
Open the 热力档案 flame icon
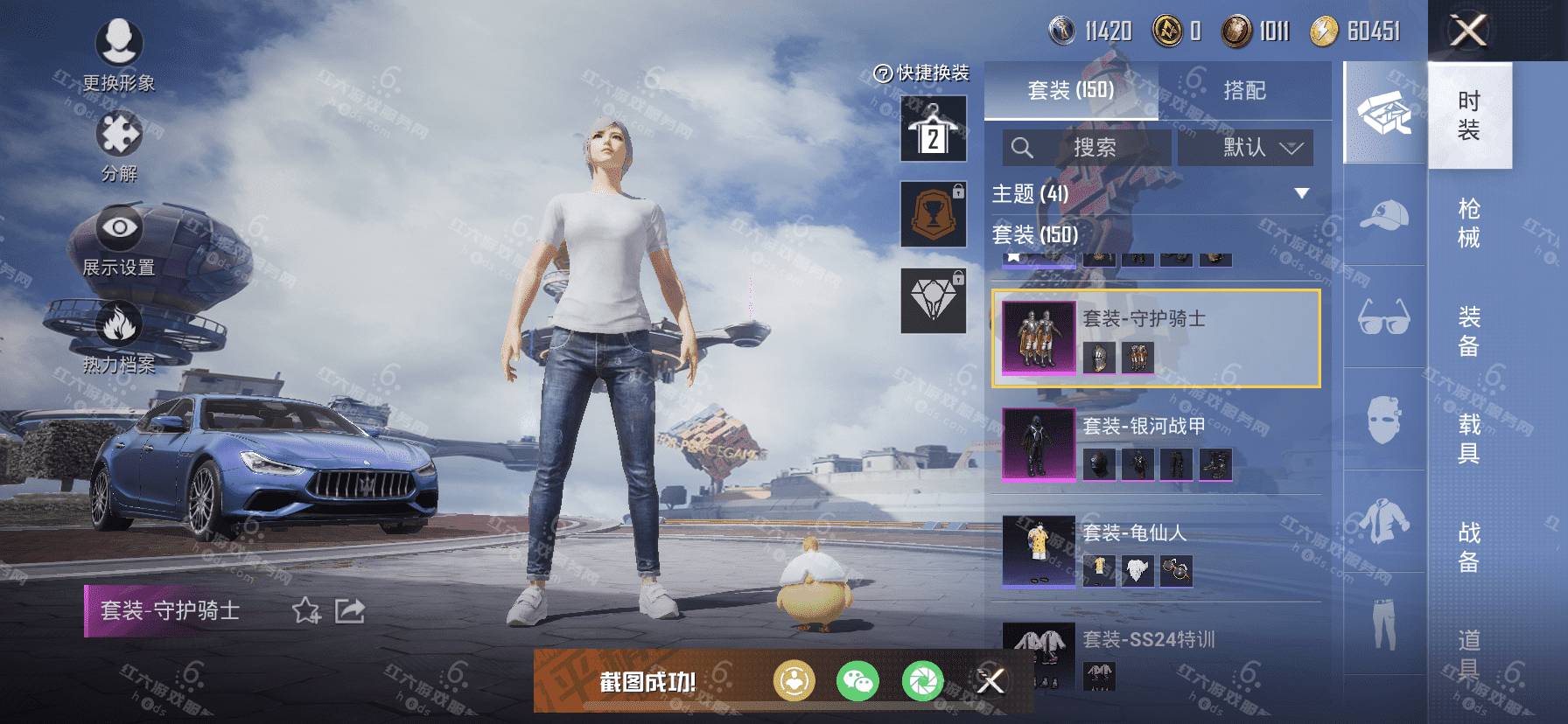[119, 337]
